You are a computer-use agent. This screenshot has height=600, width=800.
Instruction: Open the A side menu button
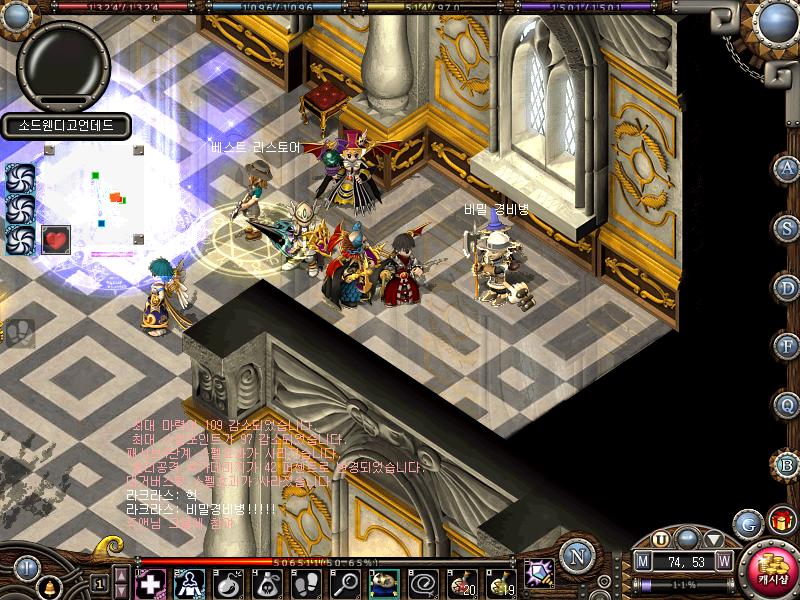point(787,169)
